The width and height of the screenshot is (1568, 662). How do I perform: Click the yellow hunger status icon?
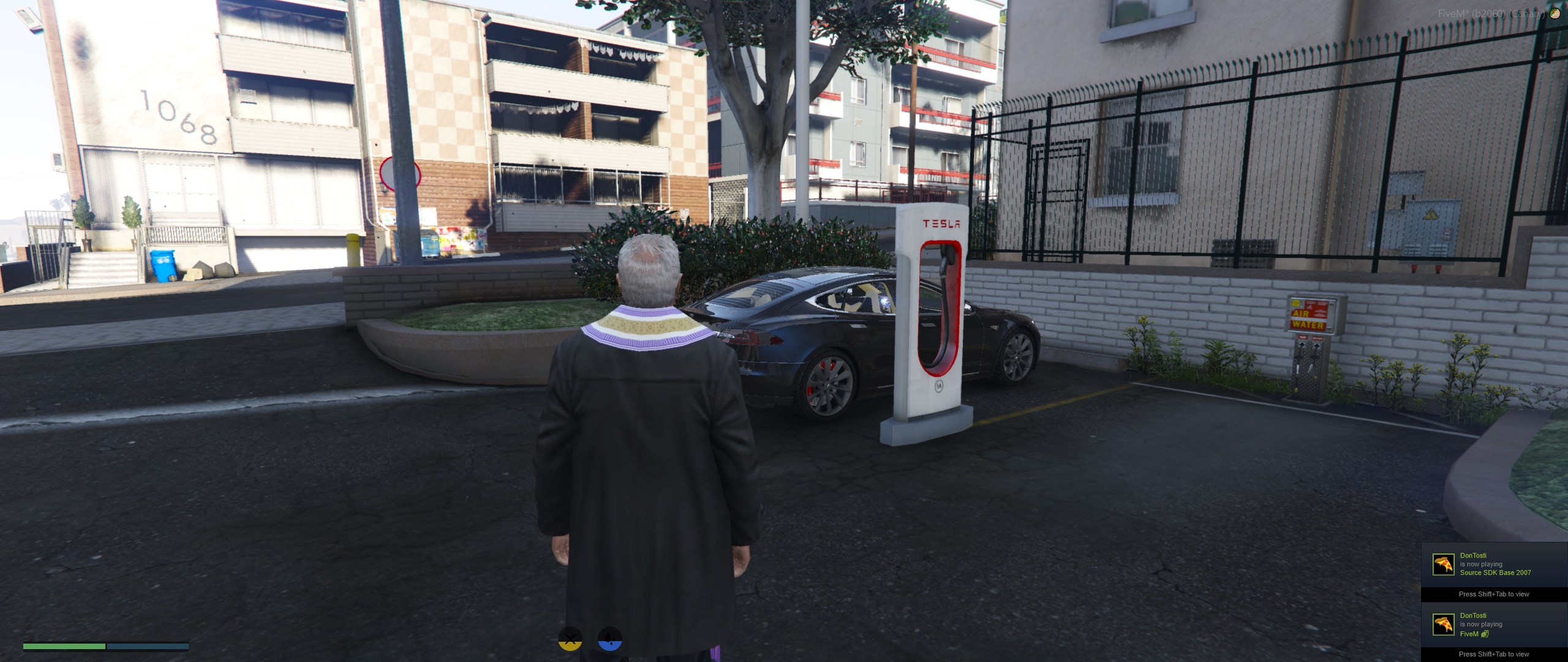(570, 638)
